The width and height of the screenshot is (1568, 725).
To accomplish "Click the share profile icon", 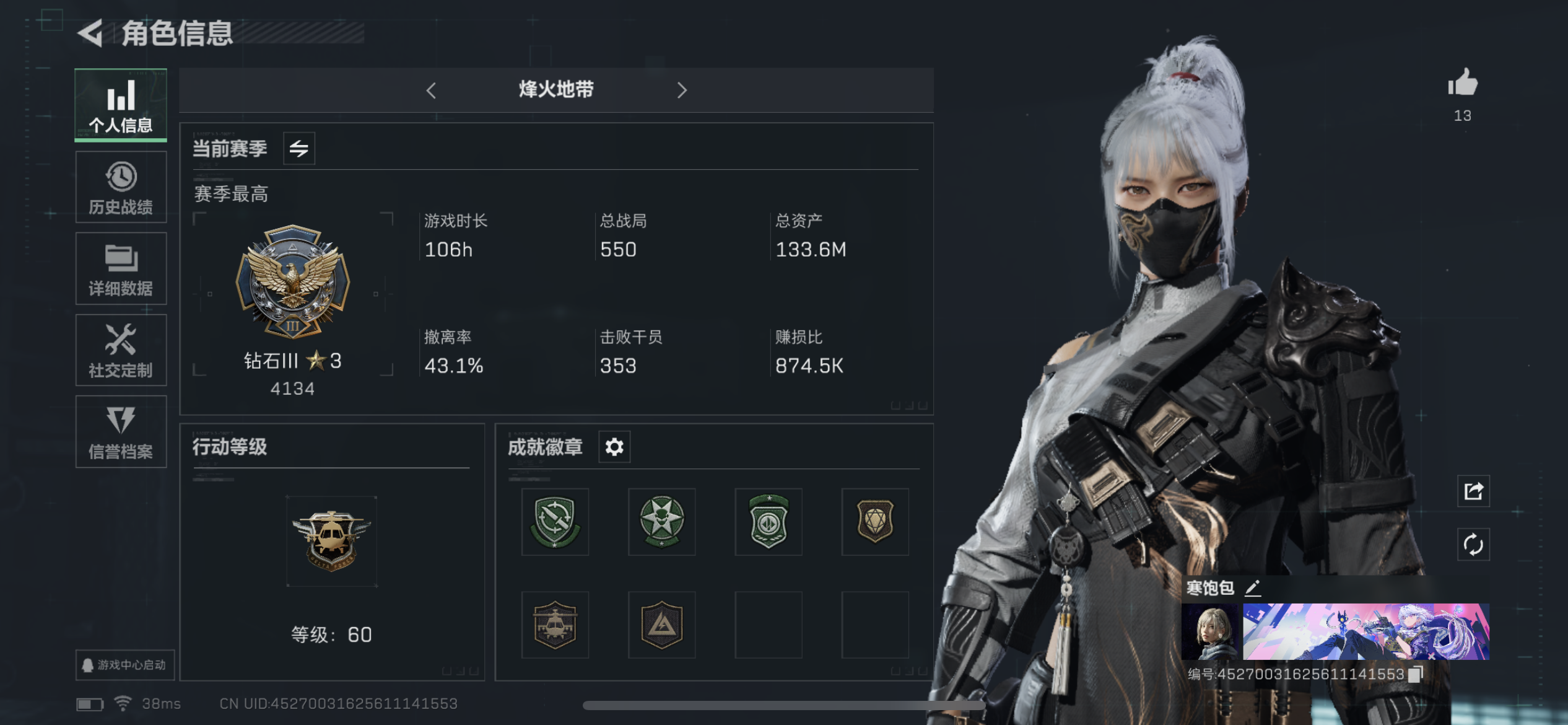I will pyautogui.click(x=1474, y=490).
